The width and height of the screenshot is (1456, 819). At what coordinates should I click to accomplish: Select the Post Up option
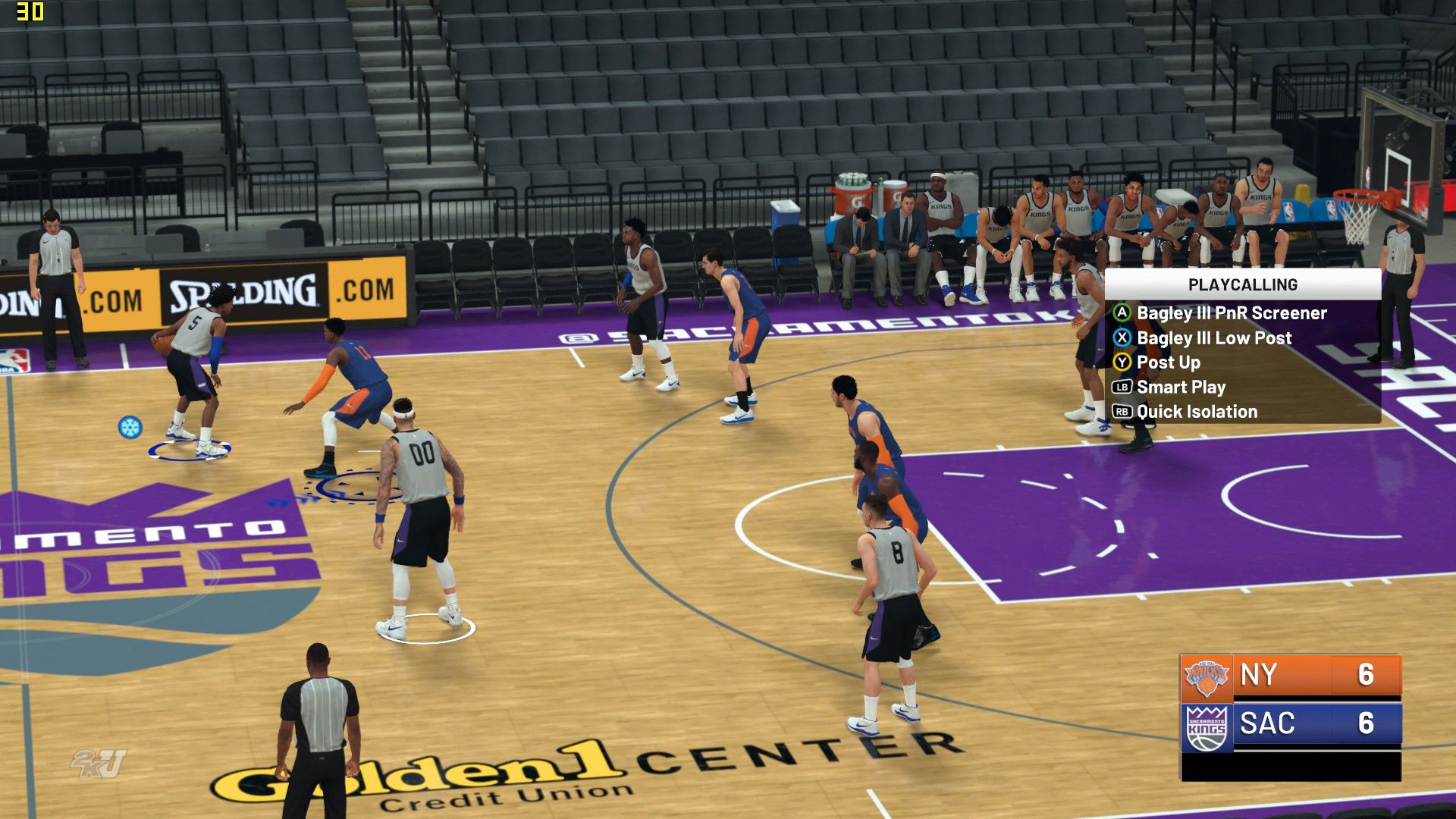(1169, 362)
